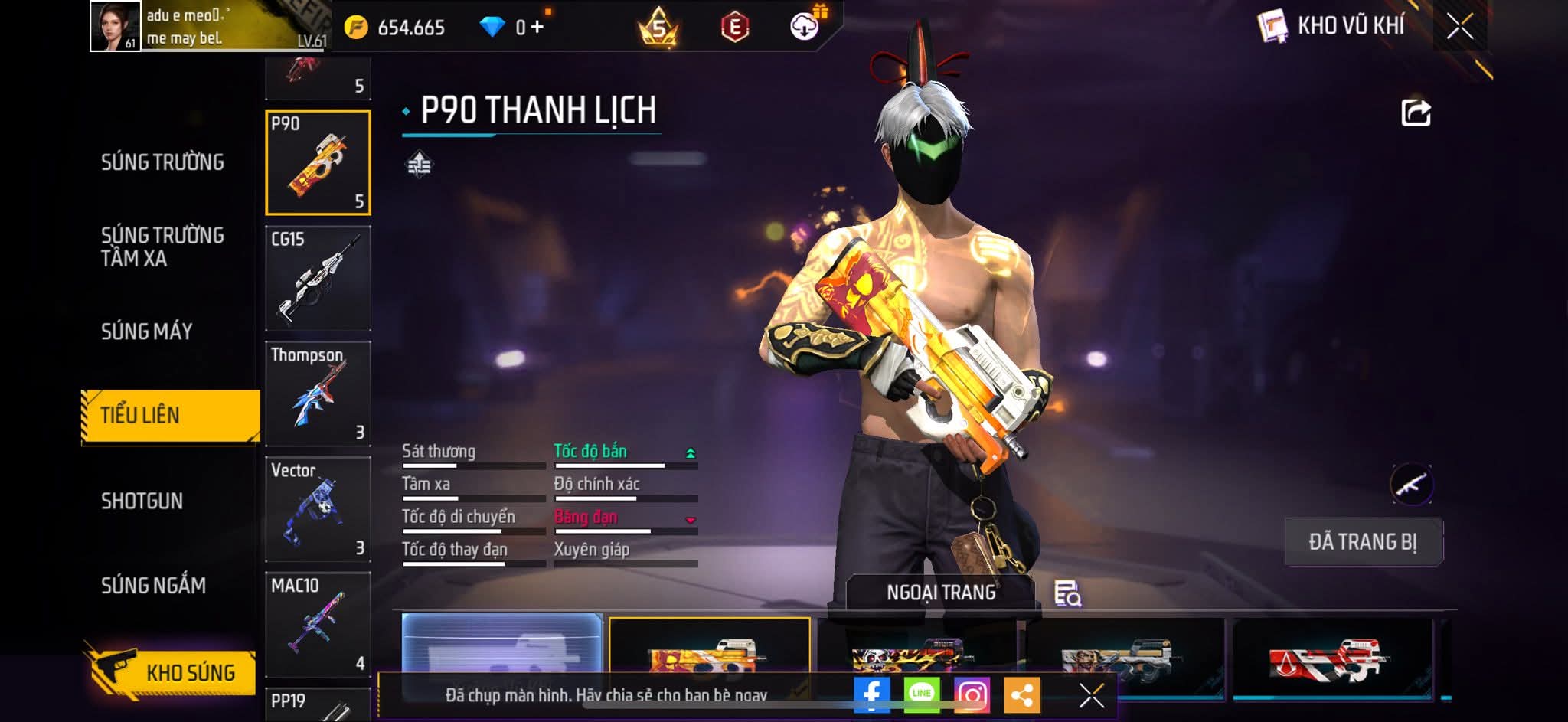
Task: Open the Súng Trường Tầm Xa category
Action: [162, 247]
